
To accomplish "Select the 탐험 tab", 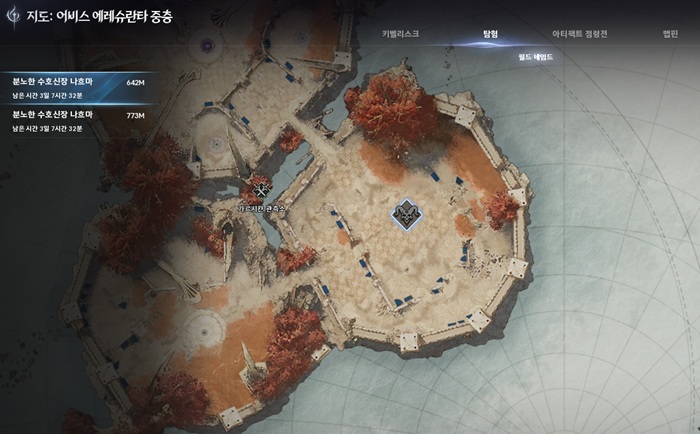I will [x=492, y=33].
